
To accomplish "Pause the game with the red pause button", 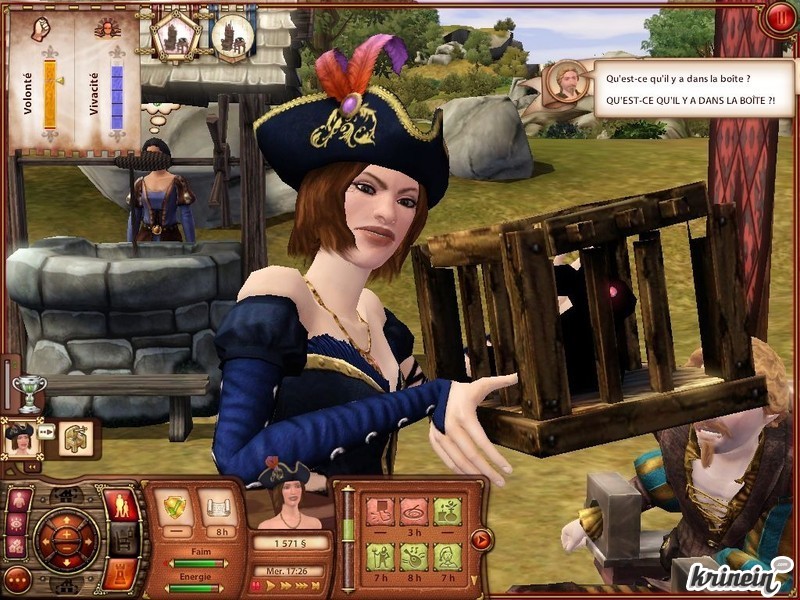I will 778,17.
